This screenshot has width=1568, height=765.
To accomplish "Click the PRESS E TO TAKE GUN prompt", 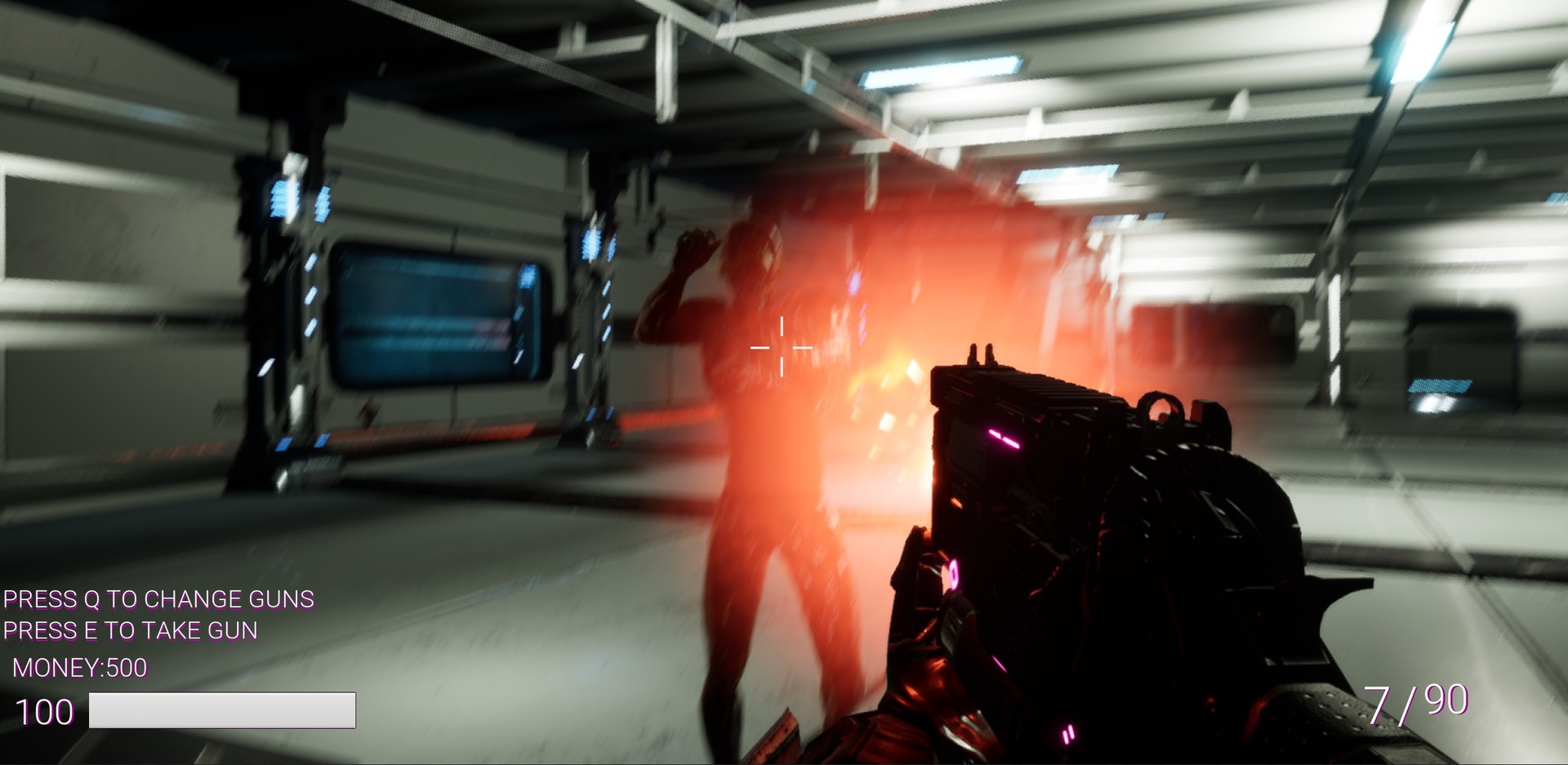I will (x=129, y=630).
